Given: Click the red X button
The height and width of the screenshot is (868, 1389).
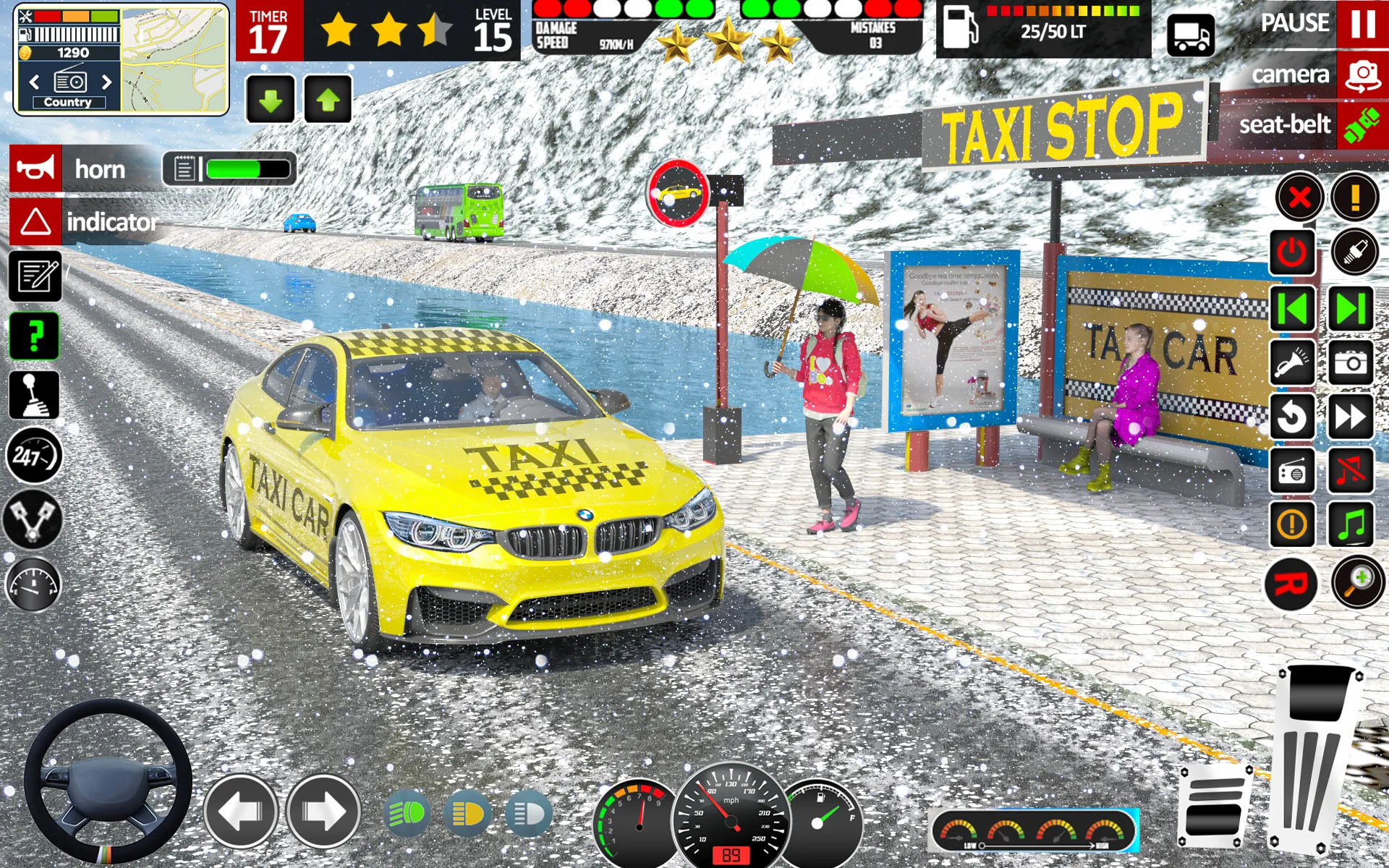Looking at the screenshot, I should (1299, 197).
